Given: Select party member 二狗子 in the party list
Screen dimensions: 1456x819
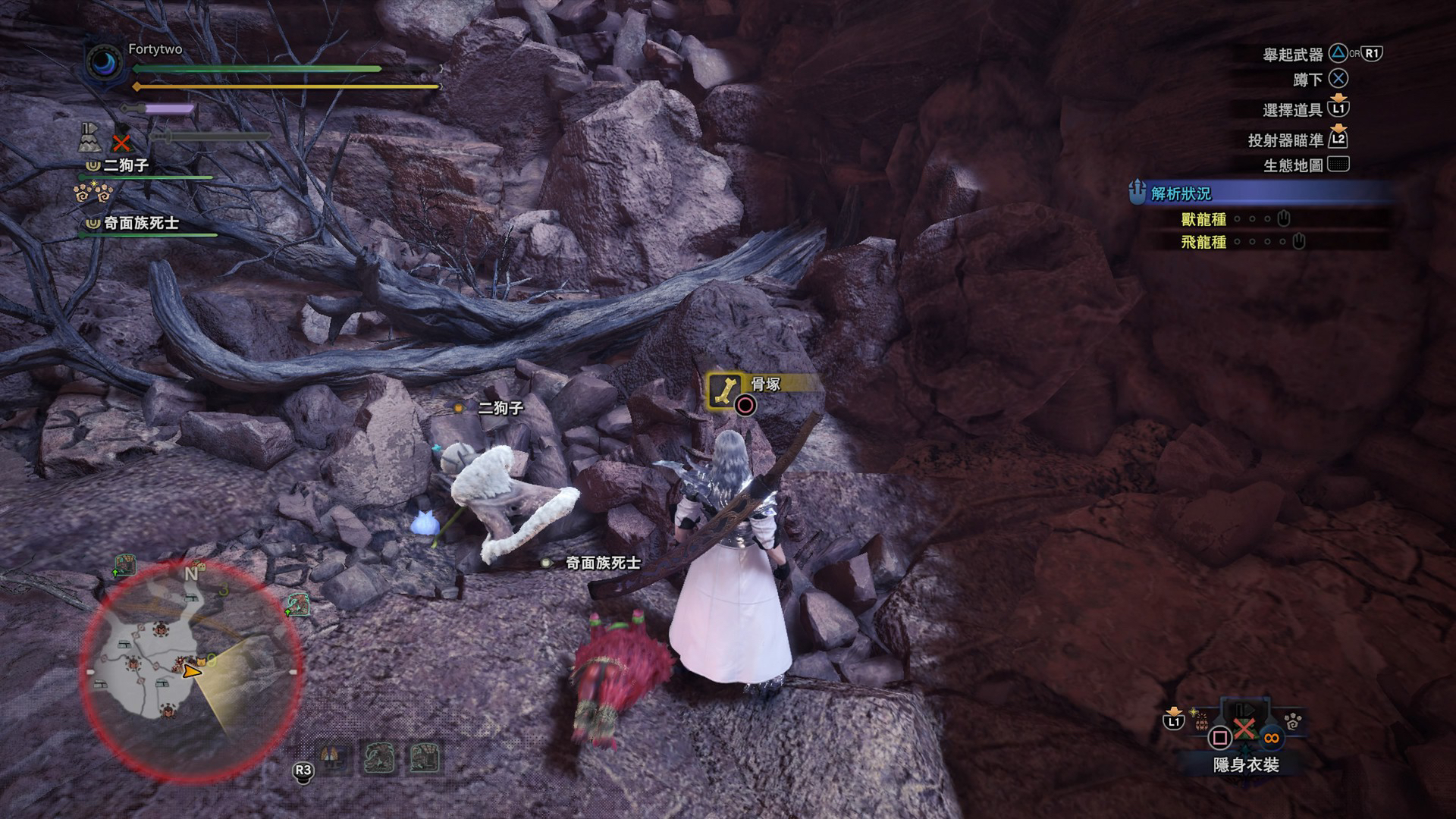Looking at the screenshot, I should (126, 165).
